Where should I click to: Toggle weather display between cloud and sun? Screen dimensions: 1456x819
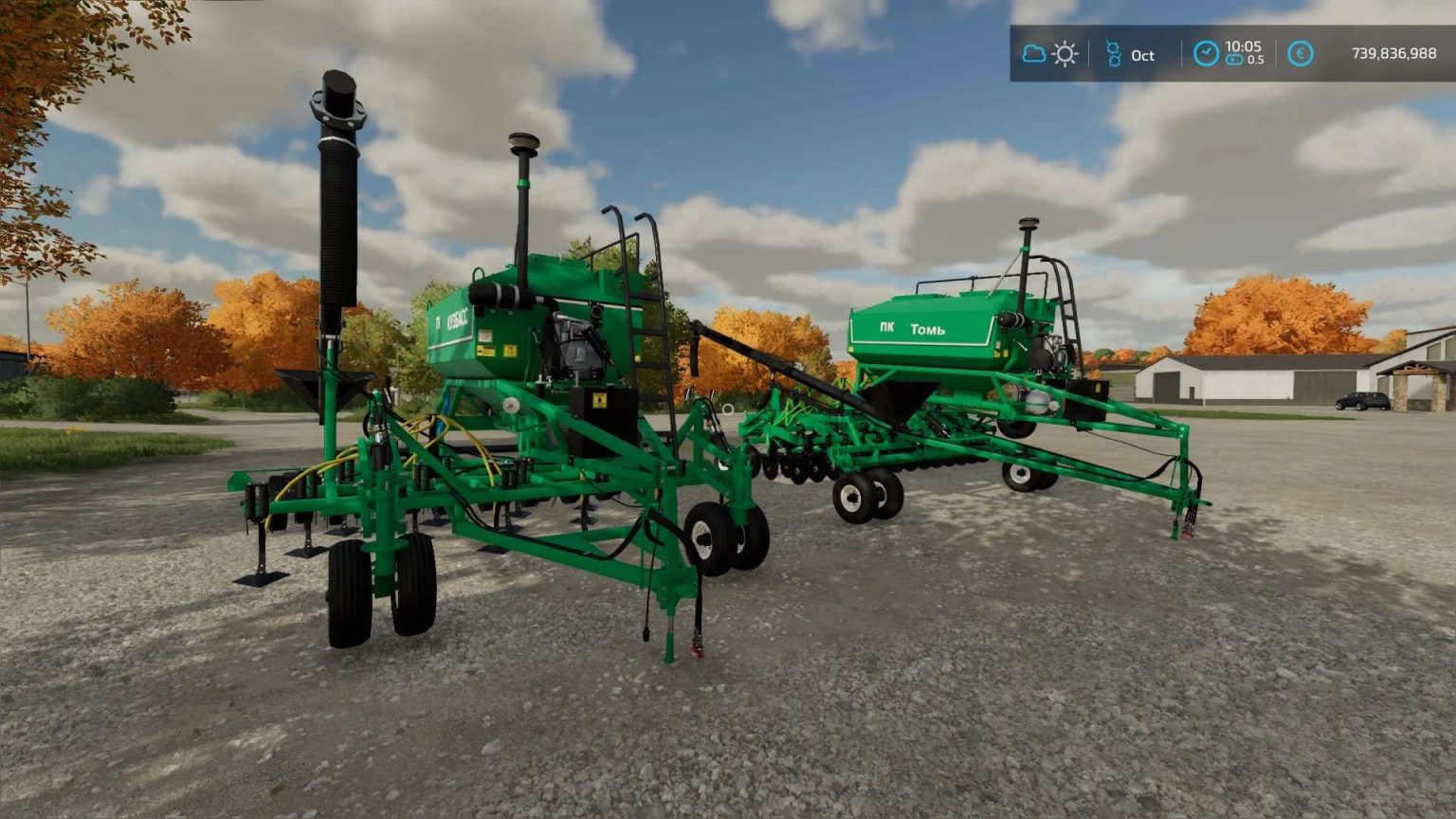pyautogui.click(x=1048, y=53)
